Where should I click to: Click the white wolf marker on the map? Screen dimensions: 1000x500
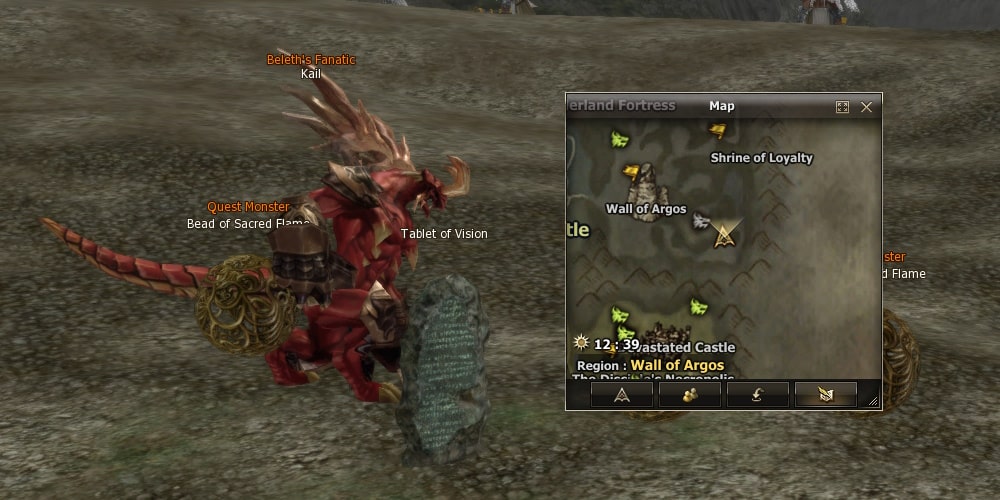[x=701, y=220]
